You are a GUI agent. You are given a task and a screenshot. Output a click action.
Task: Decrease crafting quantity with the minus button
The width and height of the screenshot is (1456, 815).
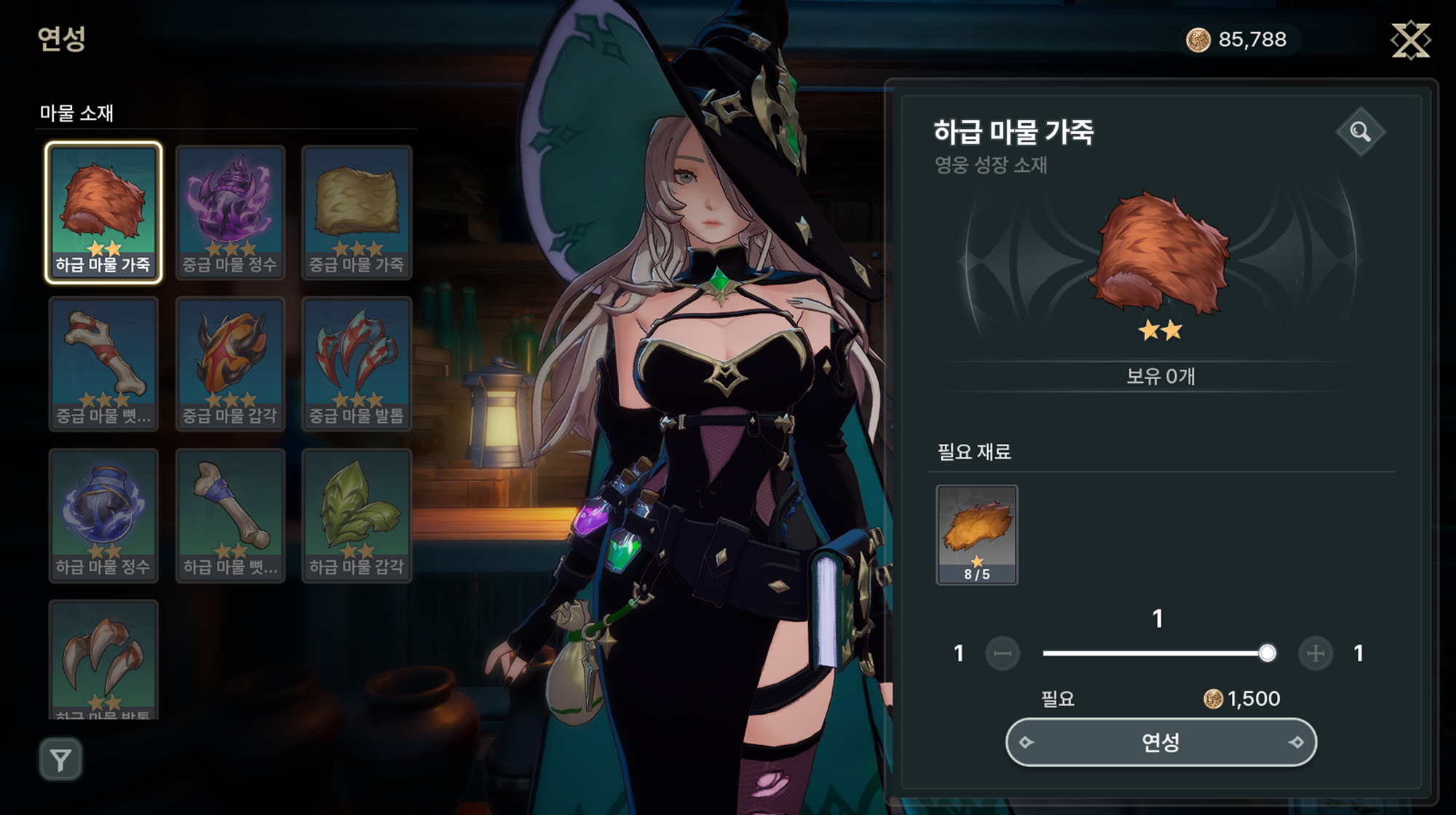pos(1002,653)
